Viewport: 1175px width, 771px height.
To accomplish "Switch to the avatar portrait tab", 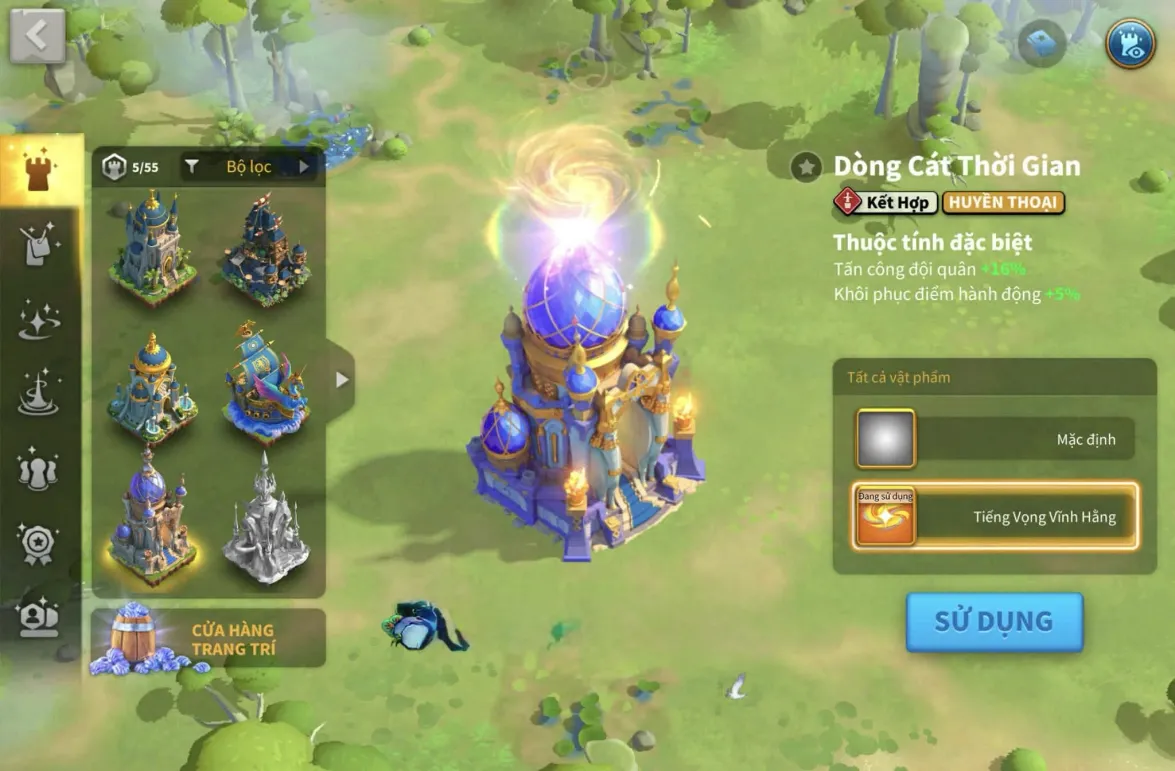I will point(40,617).
